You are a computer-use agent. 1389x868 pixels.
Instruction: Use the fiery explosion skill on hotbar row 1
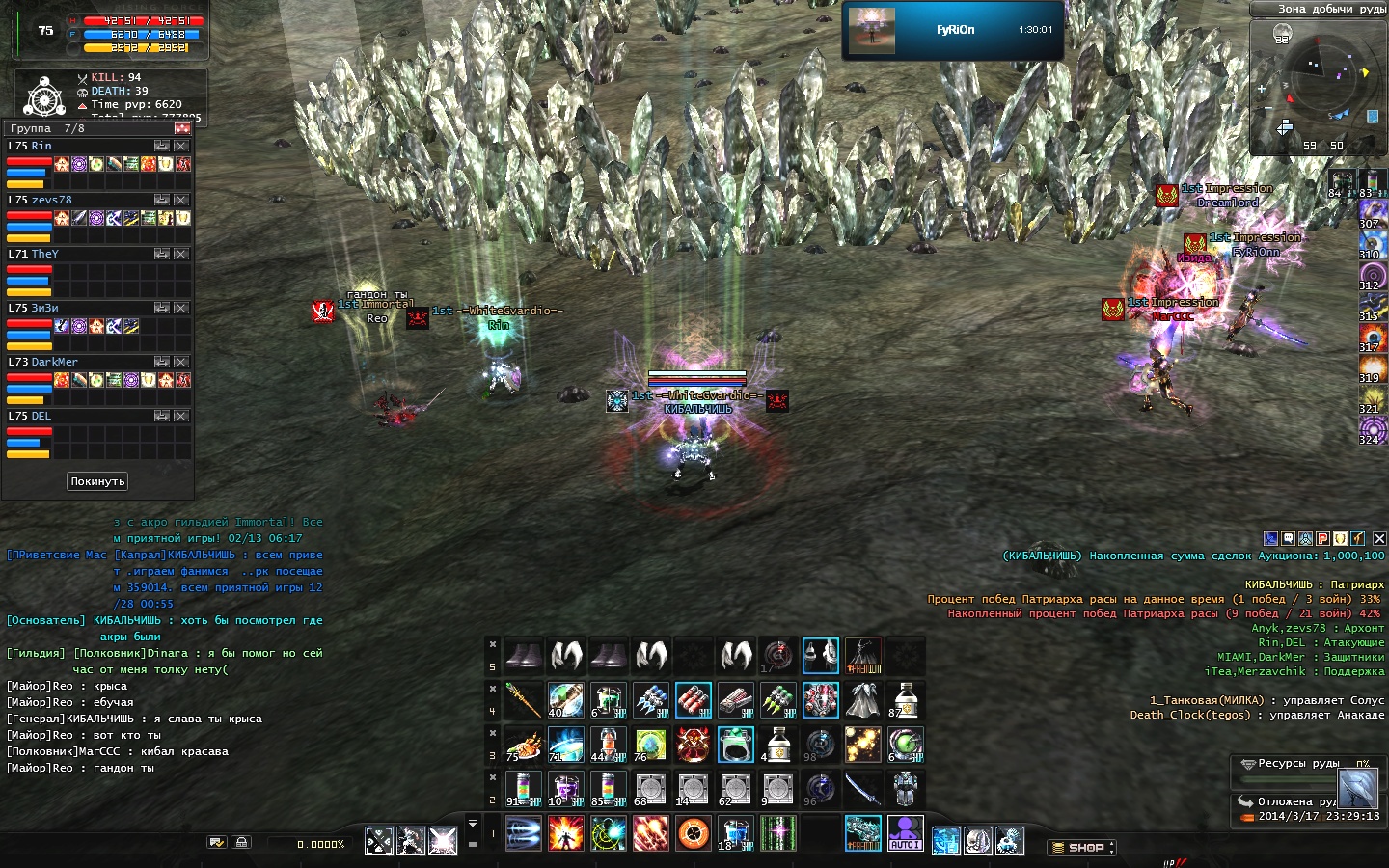tap(565, 833)
